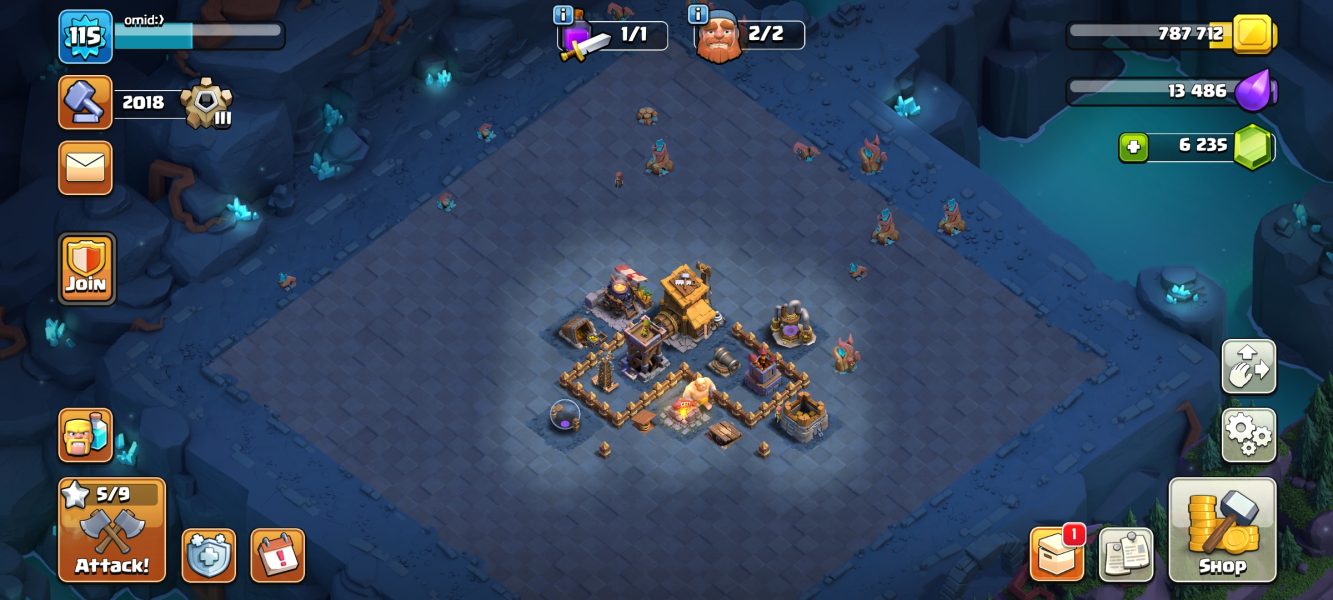This screenshot has width=1333, height=600.
Task: View the Builder trophies hammer icon
Action: pos(85,102)
